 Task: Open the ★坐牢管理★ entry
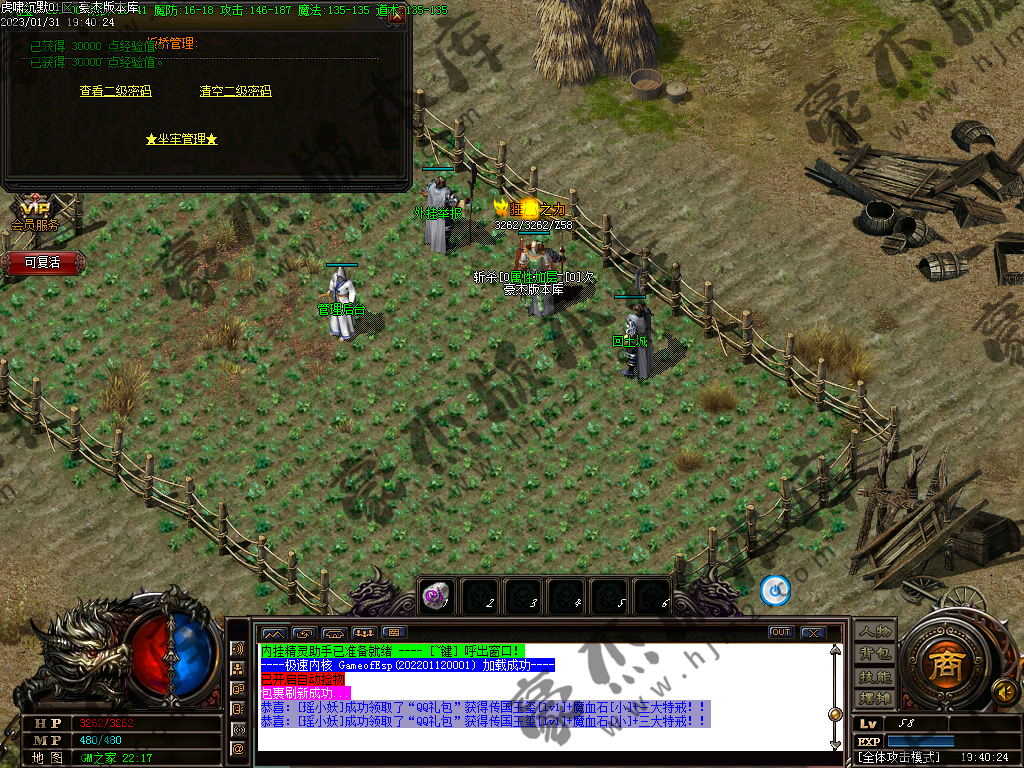click(181, 139)
